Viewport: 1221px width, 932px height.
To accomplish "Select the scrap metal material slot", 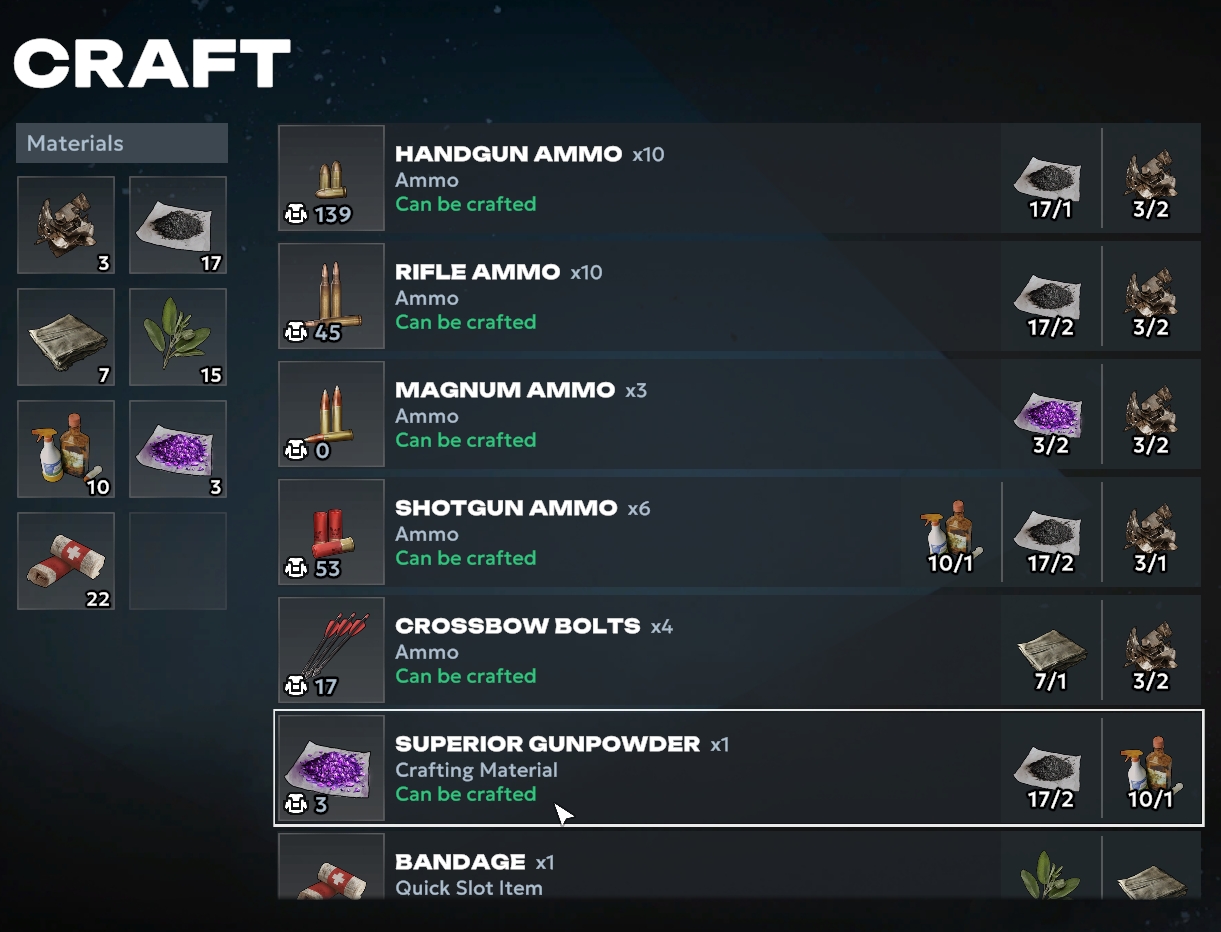I will (66, 225).
